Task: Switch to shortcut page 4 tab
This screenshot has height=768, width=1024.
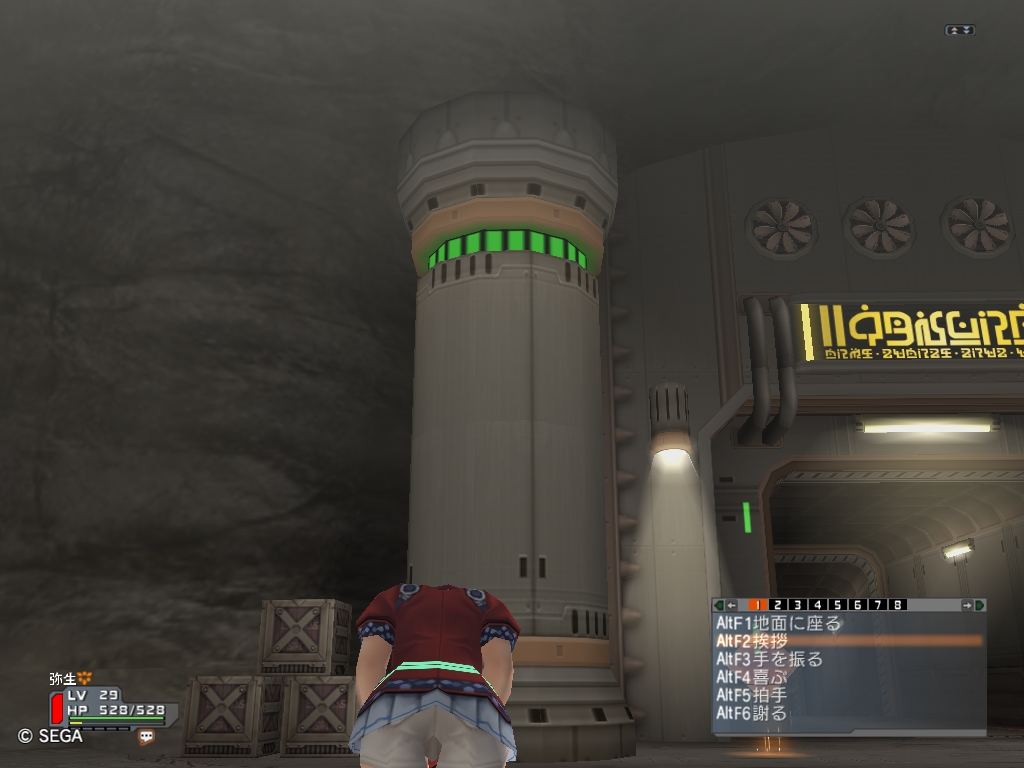Action: point(818,605)
